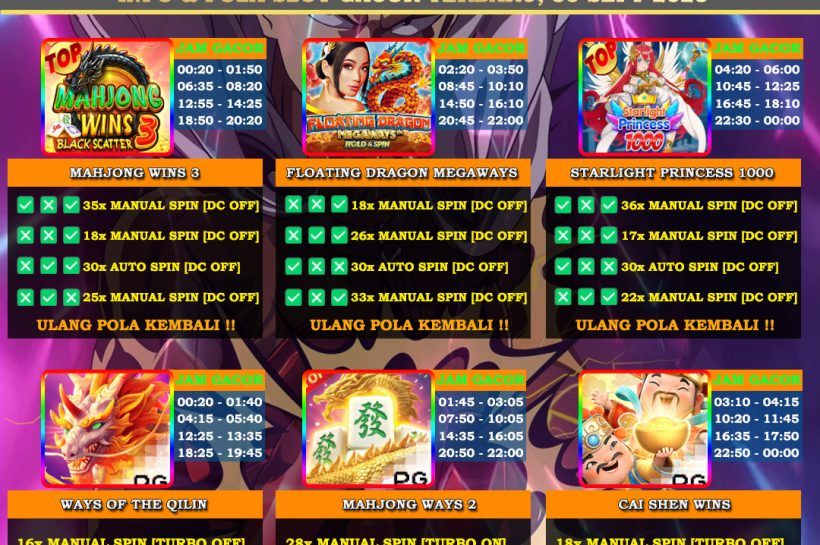Click the Floating Dragon Megaways title banner
Viewport: 820px width, 545px height.
(x=402, y=173)
